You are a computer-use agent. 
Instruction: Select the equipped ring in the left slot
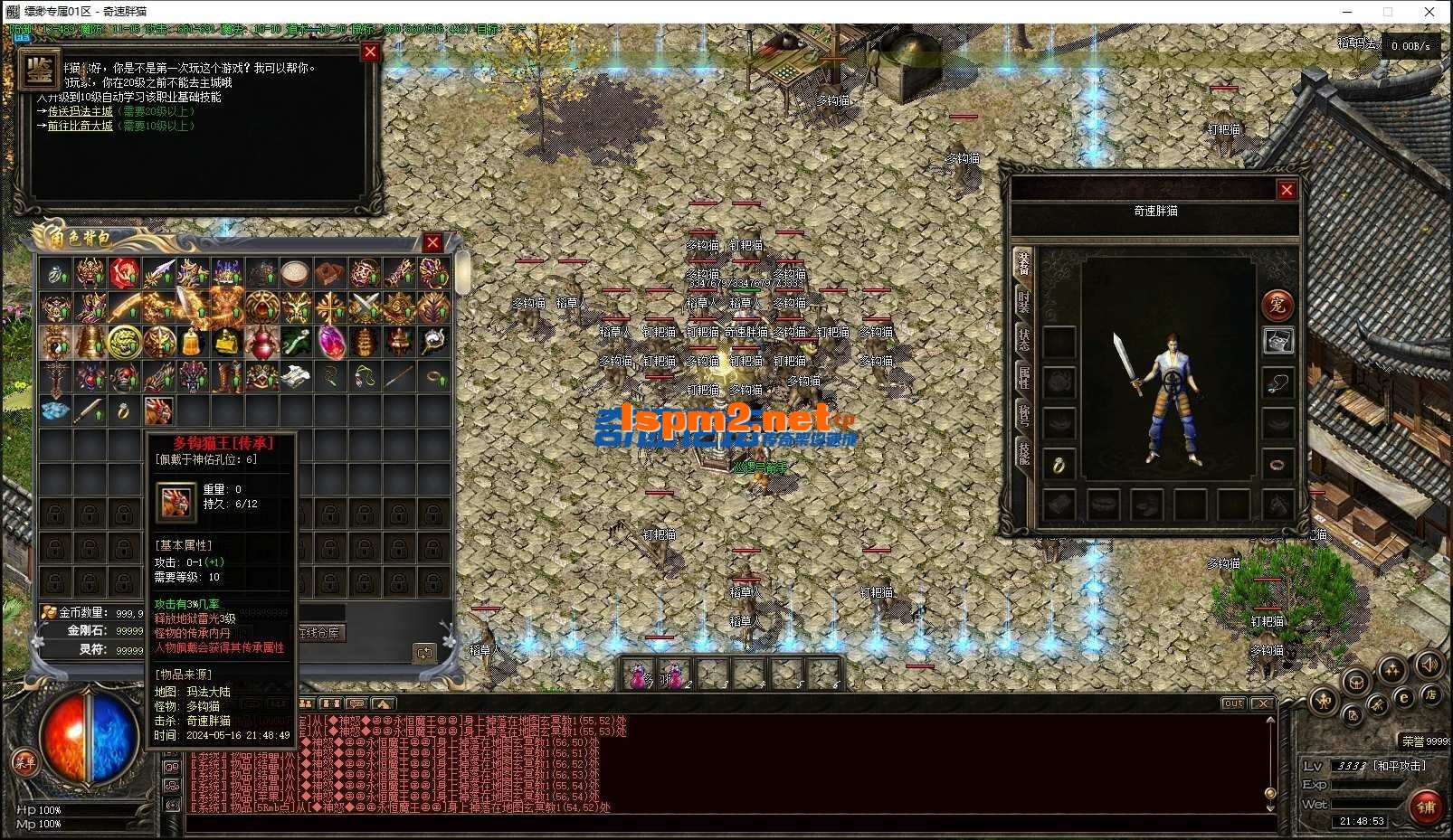tap(1059, 465)
